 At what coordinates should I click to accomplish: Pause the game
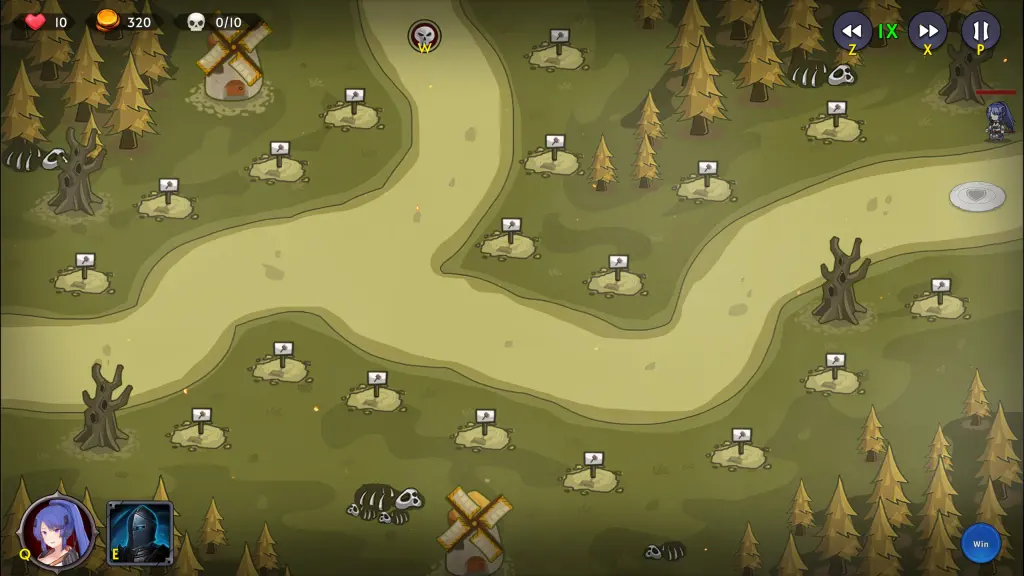[x=980, y=30]
